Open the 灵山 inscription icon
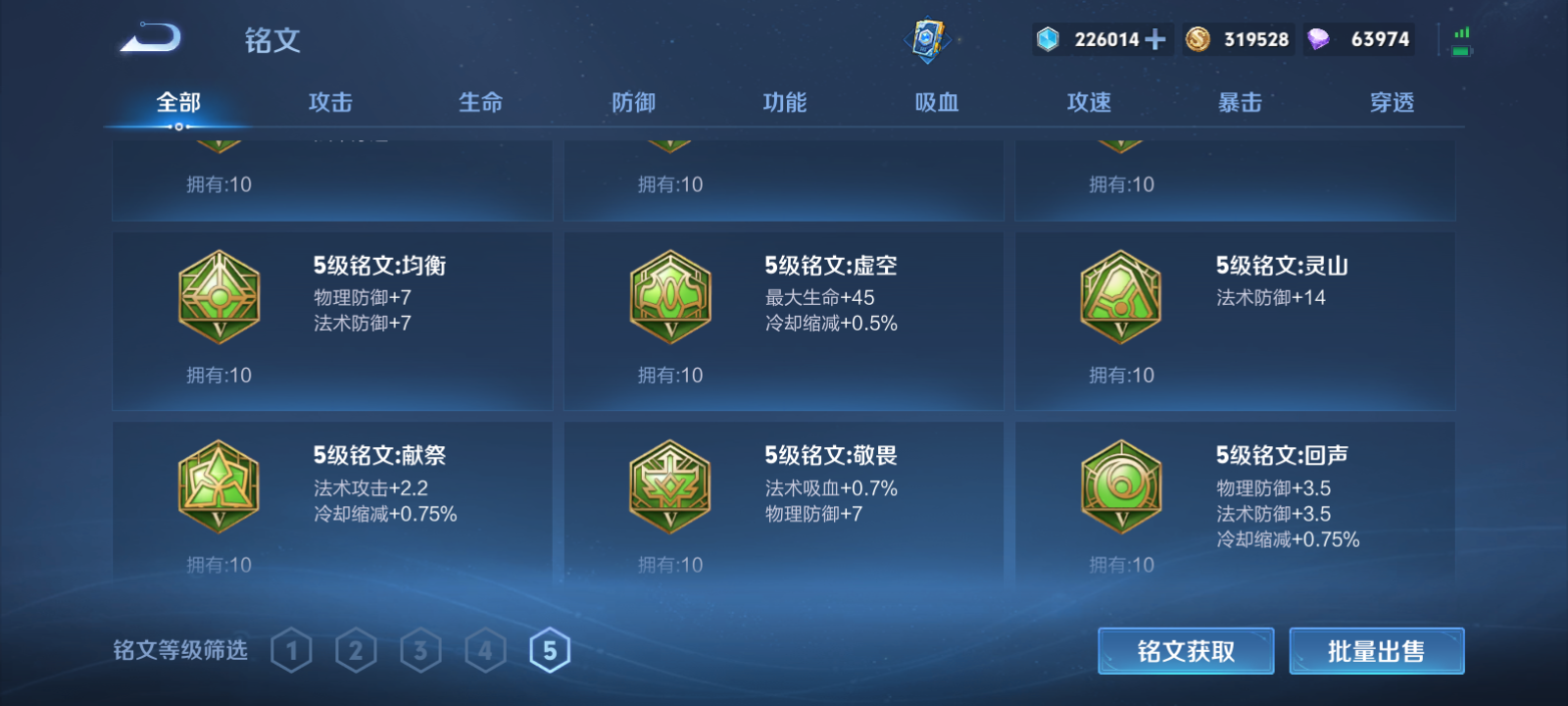The height and width of the screenshot is (706, 1568). 1119,299
